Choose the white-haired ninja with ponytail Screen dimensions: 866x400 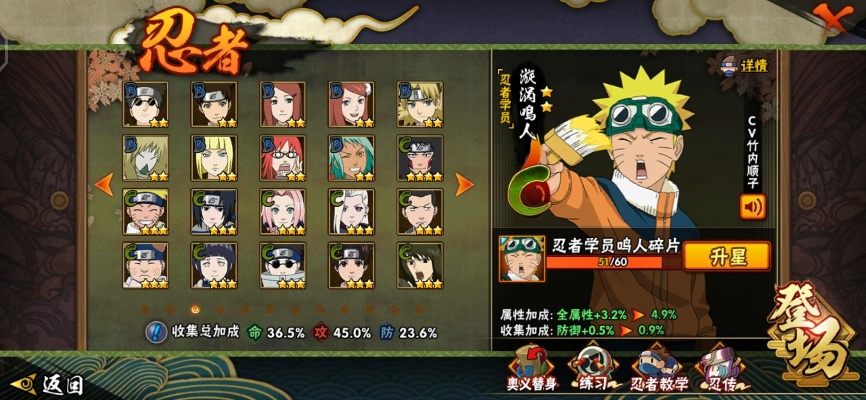click(350, 211)
